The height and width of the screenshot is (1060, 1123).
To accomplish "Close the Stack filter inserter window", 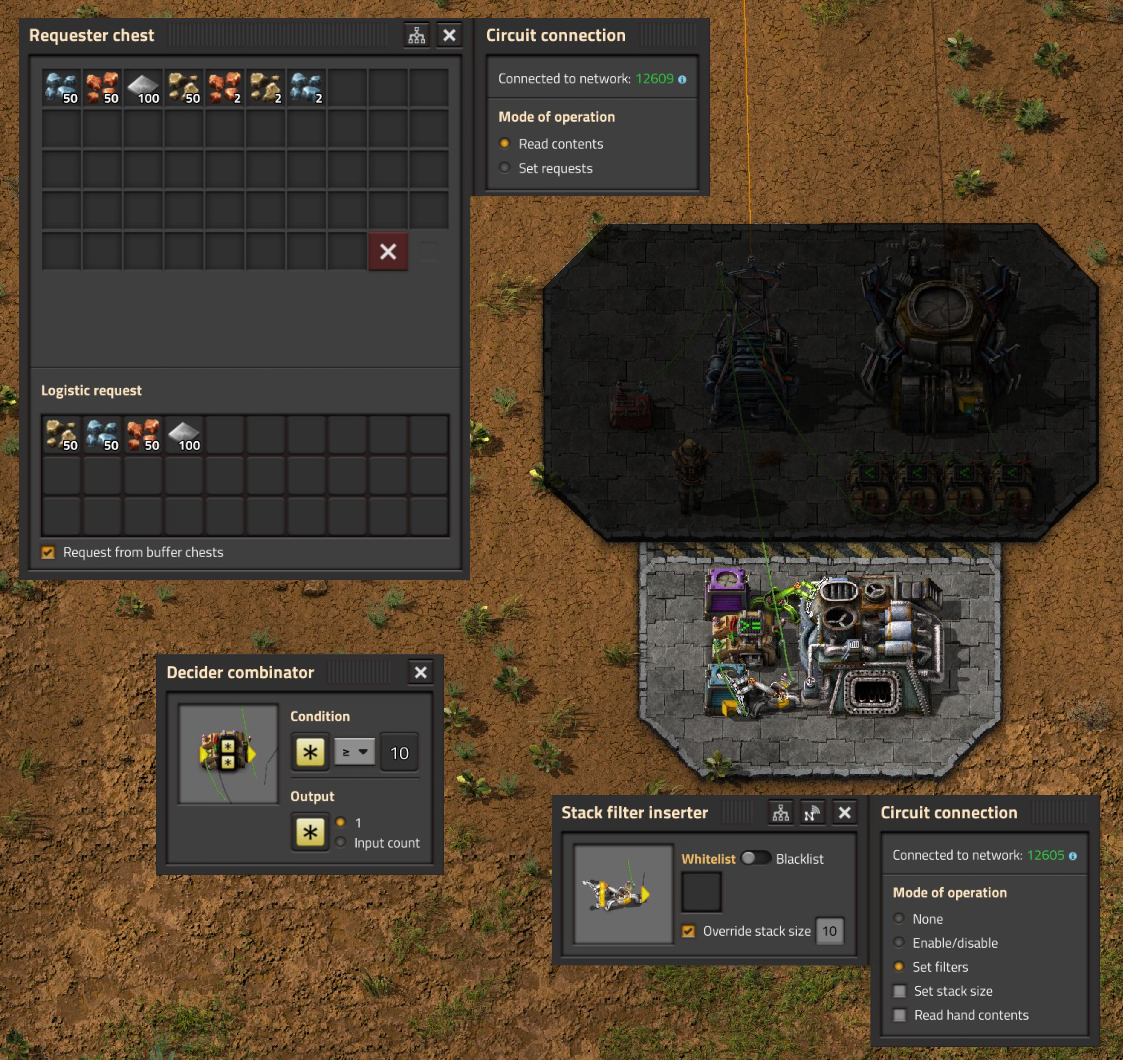I will [x=845, y=813].
